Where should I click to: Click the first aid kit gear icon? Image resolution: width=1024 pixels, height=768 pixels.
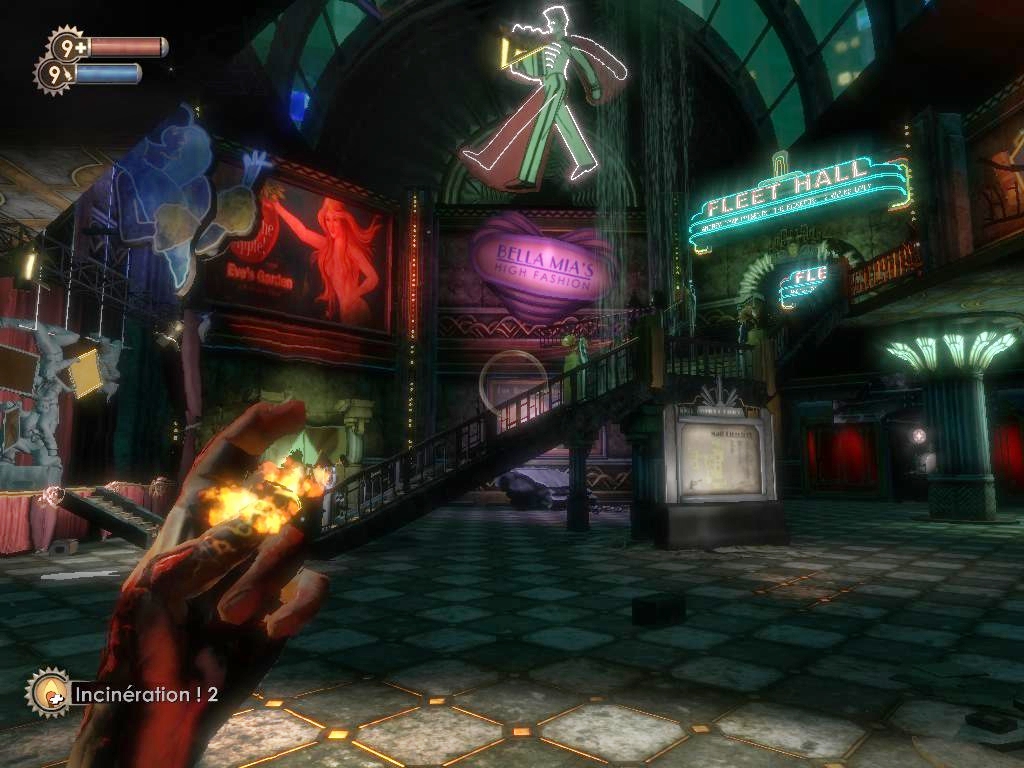[x=67, y=46]
